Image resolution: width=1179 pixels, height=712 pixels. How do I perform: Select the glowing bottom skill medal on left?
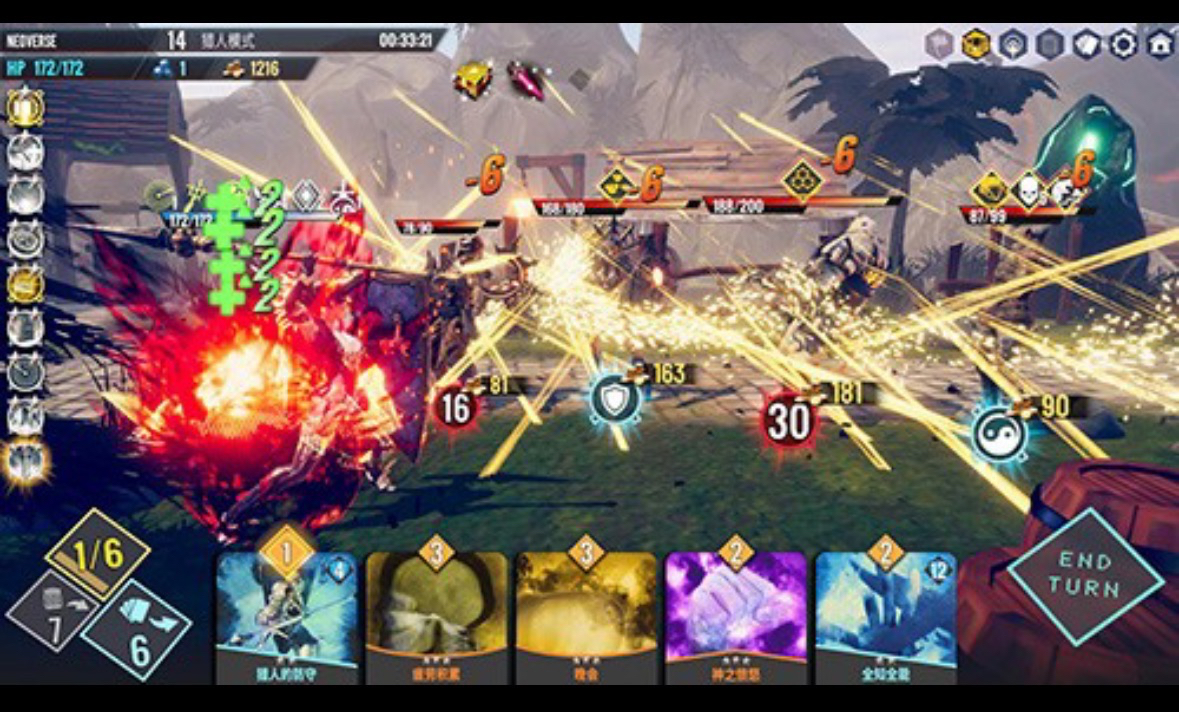coord(24,462)
